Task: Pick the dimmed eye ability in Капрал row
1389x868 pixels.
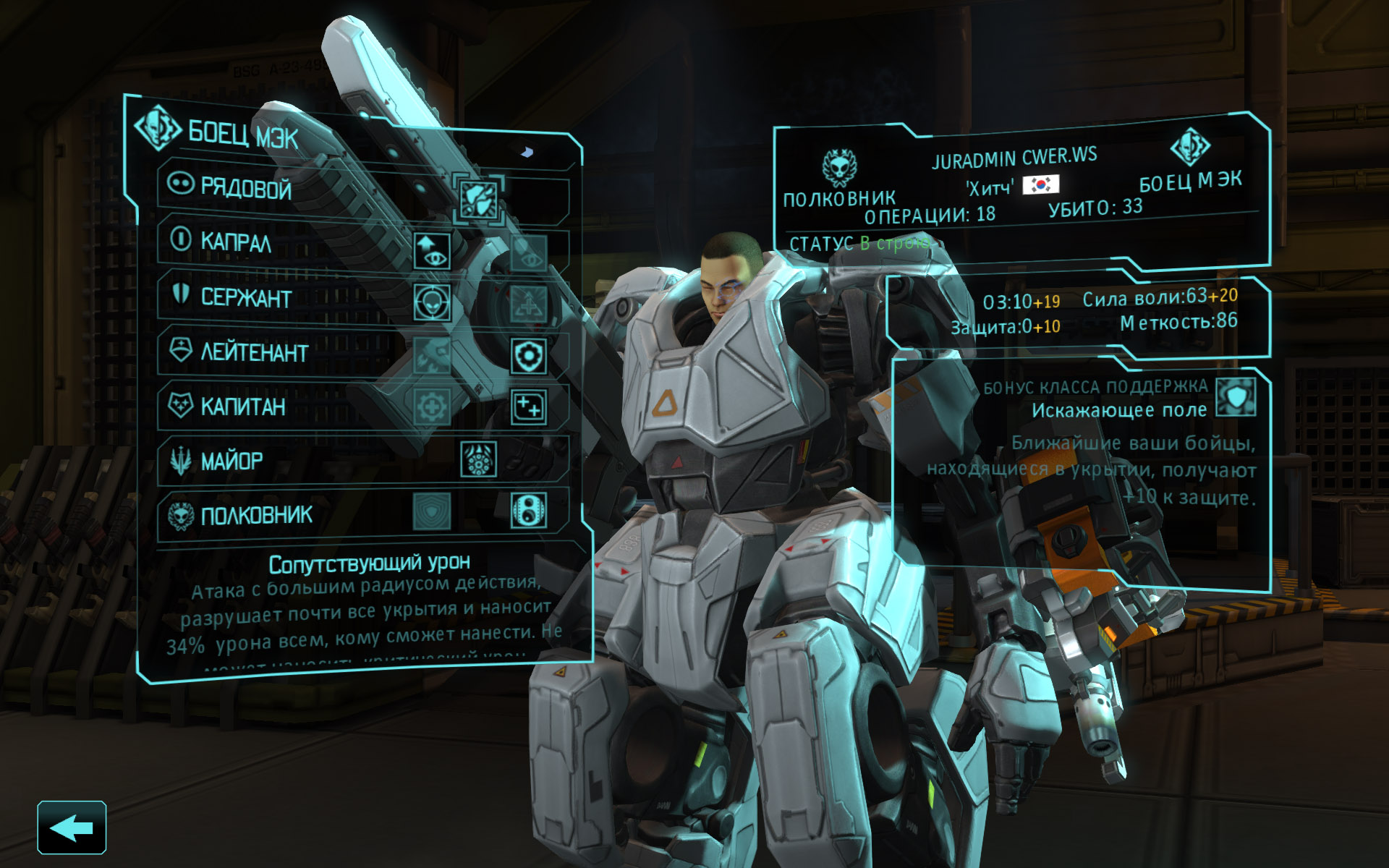Action: 529,251
